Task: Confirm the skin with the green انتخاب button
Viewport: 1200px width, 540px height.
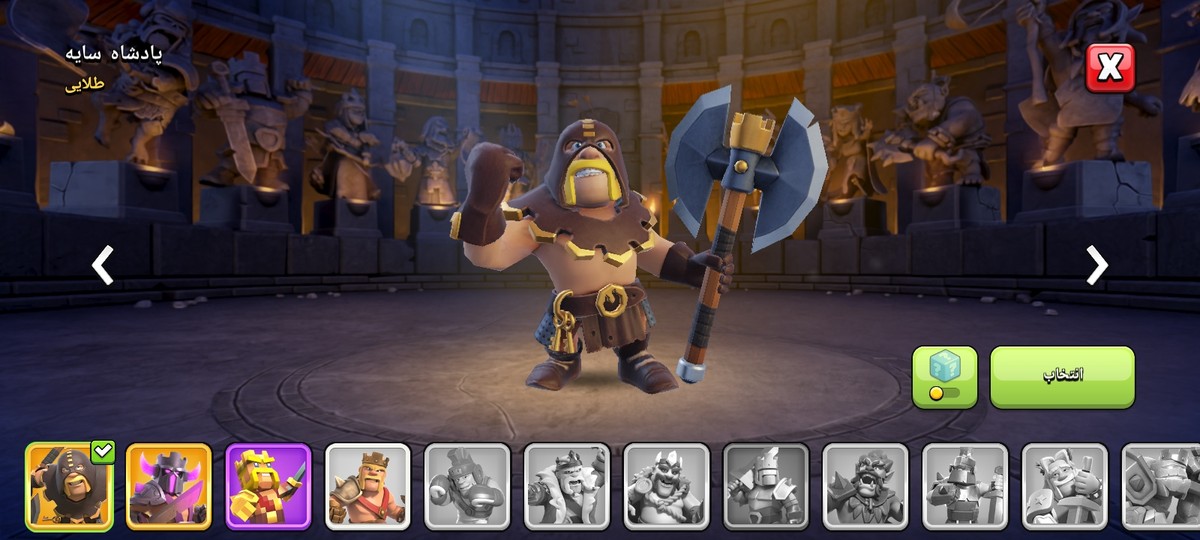Action: coord(1062,377)
